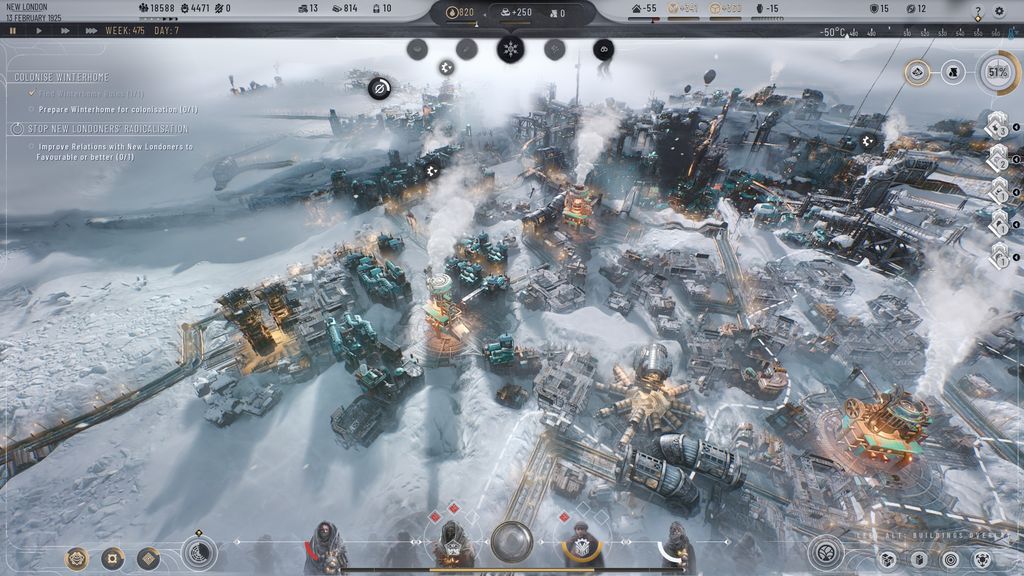The width and height of the screenshot is (1024, 576).
Task: Open the first gold-ringed button at bottom left
Action: pos(77,558)
